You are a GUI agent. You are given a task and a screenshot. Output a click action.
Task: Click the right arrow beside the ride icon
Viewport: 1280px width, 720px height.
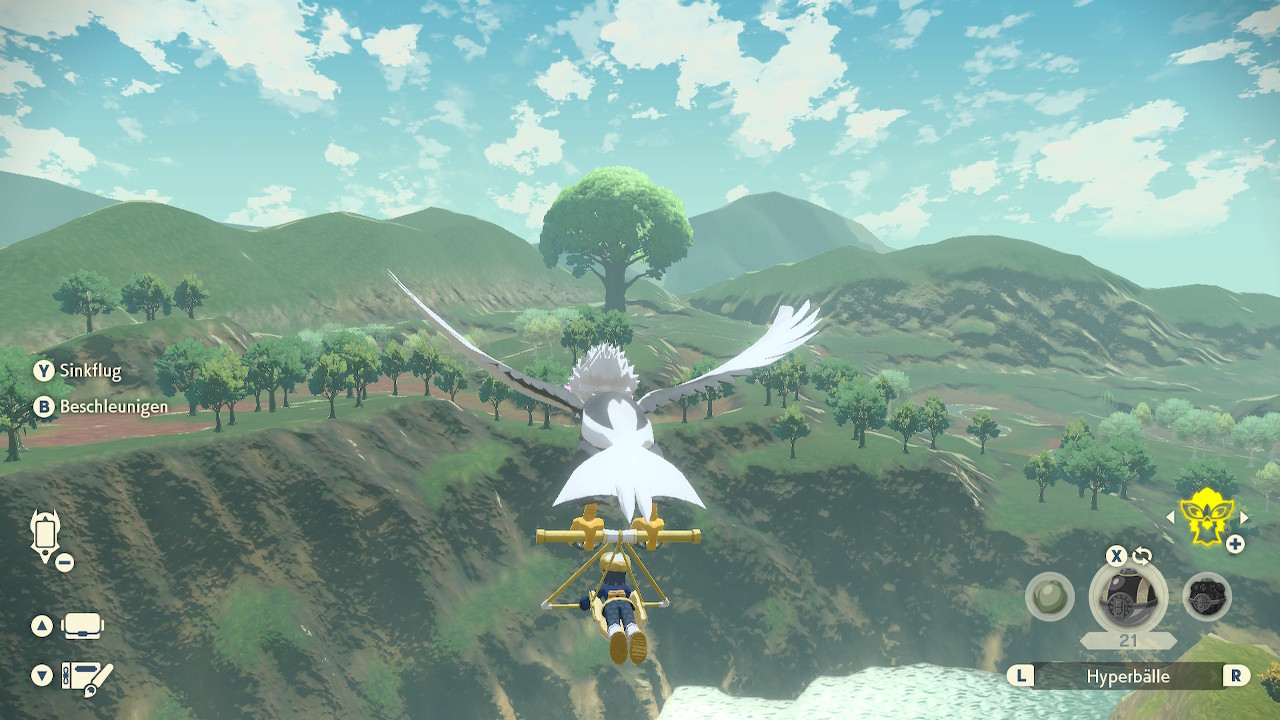click(x=1244, y=517)
